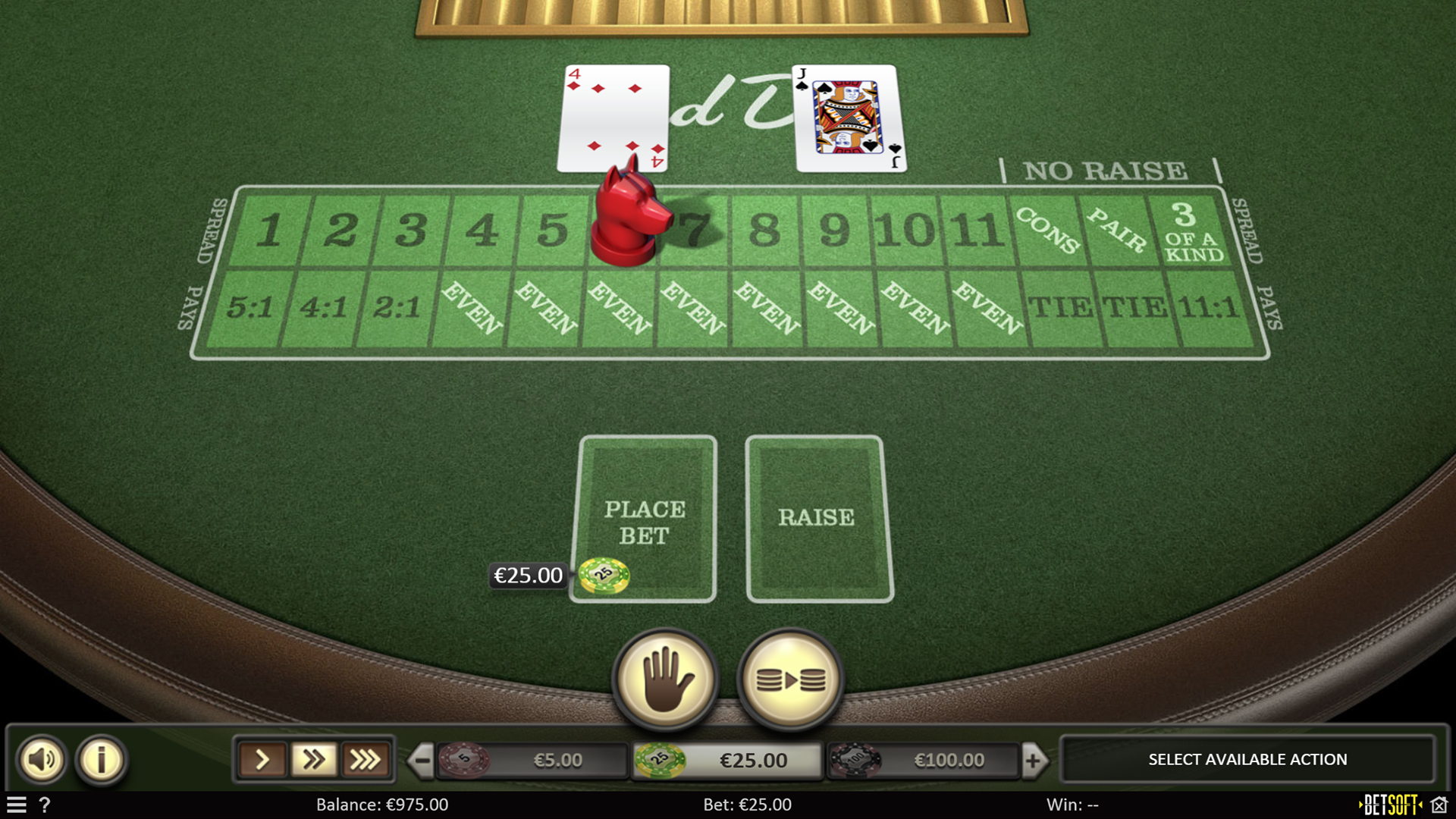Click the question mark help icon
The image size is (1456, 819).
point(45,805)
